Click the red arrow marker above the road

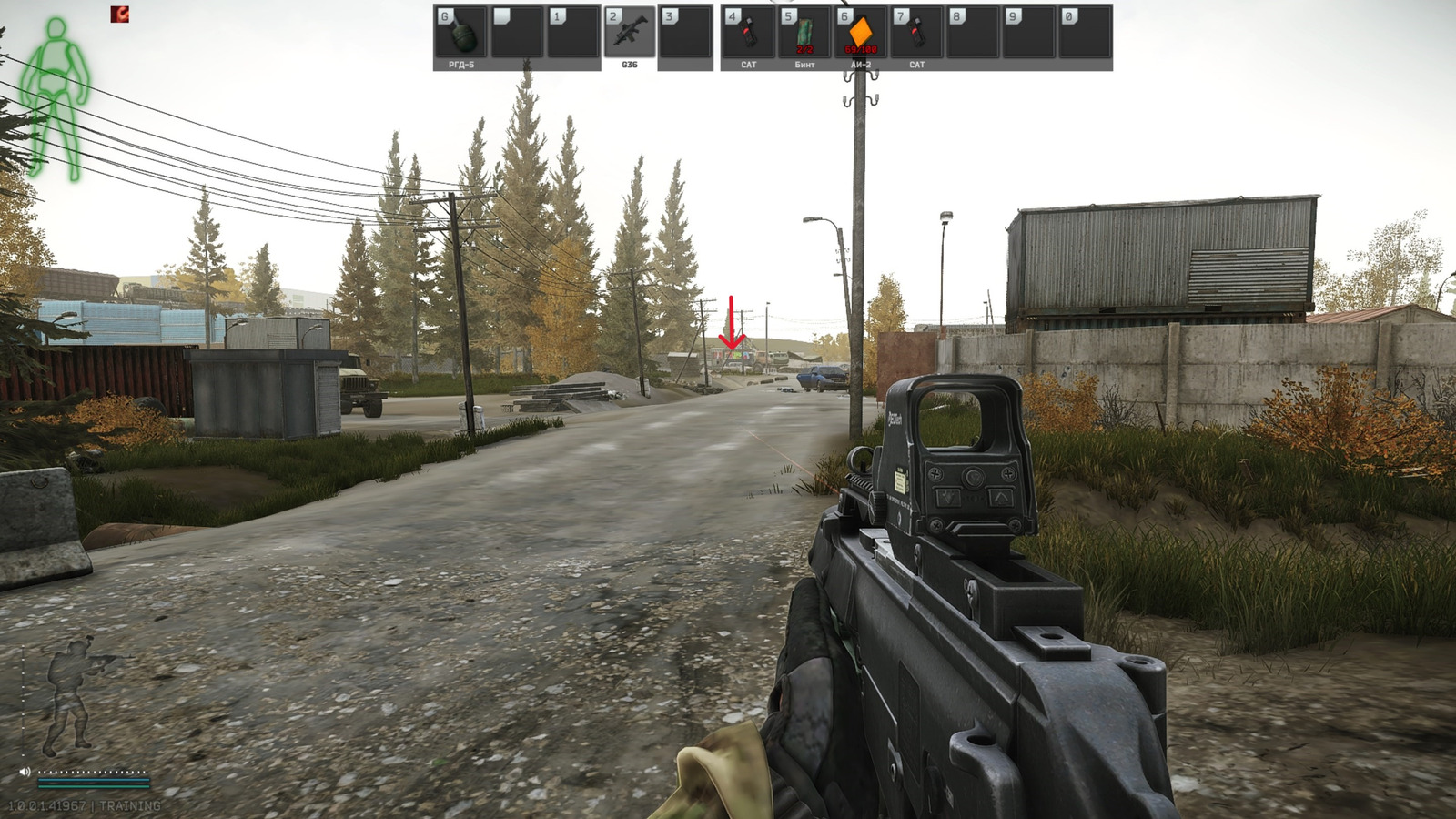(733, 323)
